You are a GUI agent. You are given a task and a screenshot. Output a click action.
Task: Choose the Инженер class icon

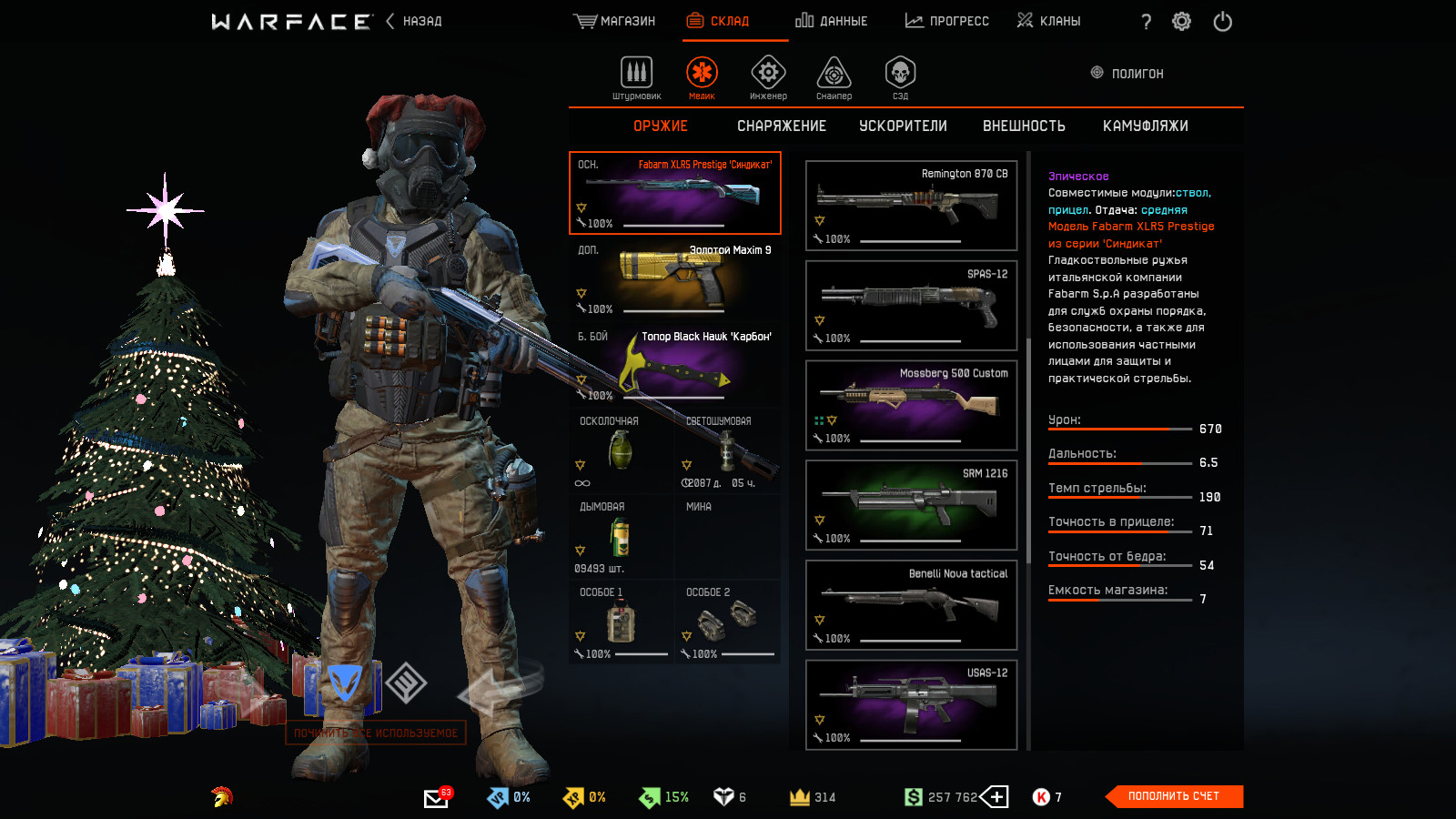[768, 74]
